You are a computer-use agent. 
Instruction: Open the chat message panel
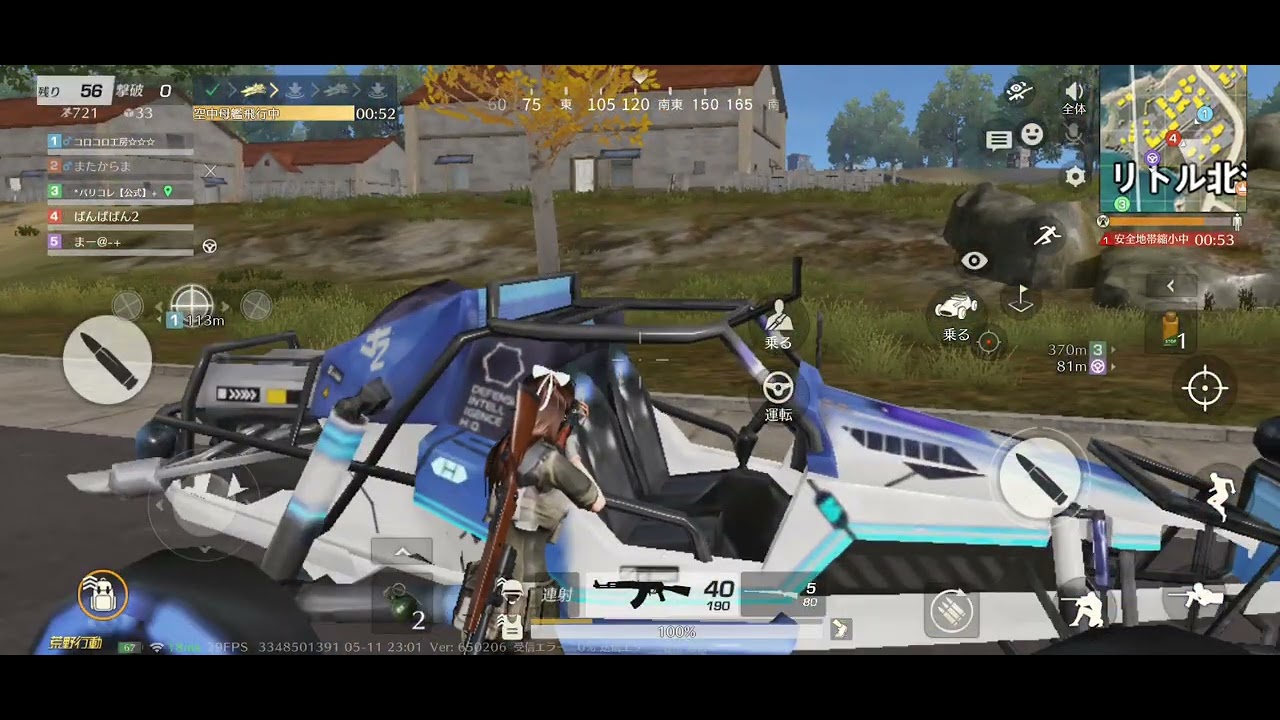click(x=999, y=140)
